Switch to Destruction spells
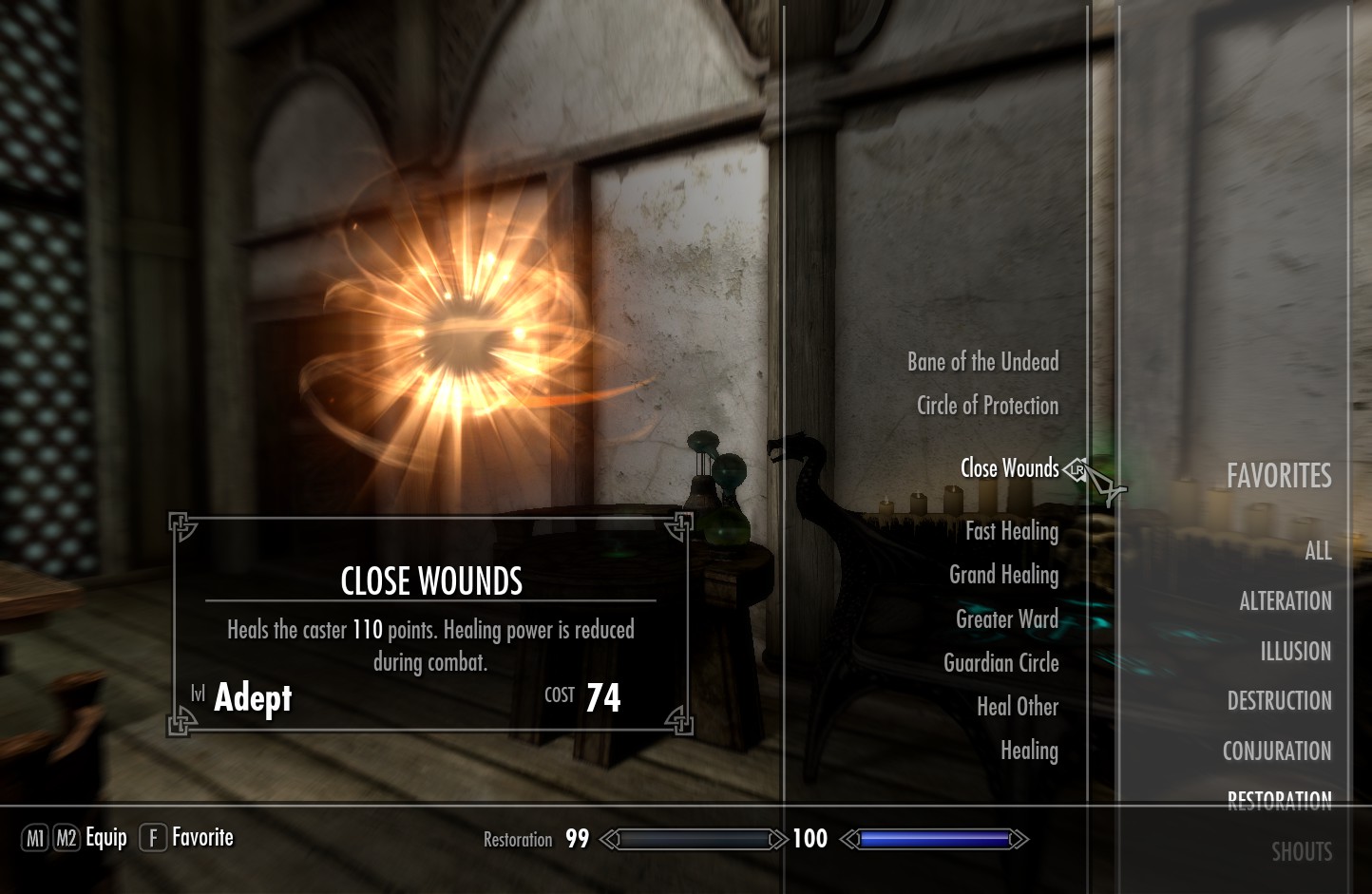The image size is (1372, 894). (1279, 701)
